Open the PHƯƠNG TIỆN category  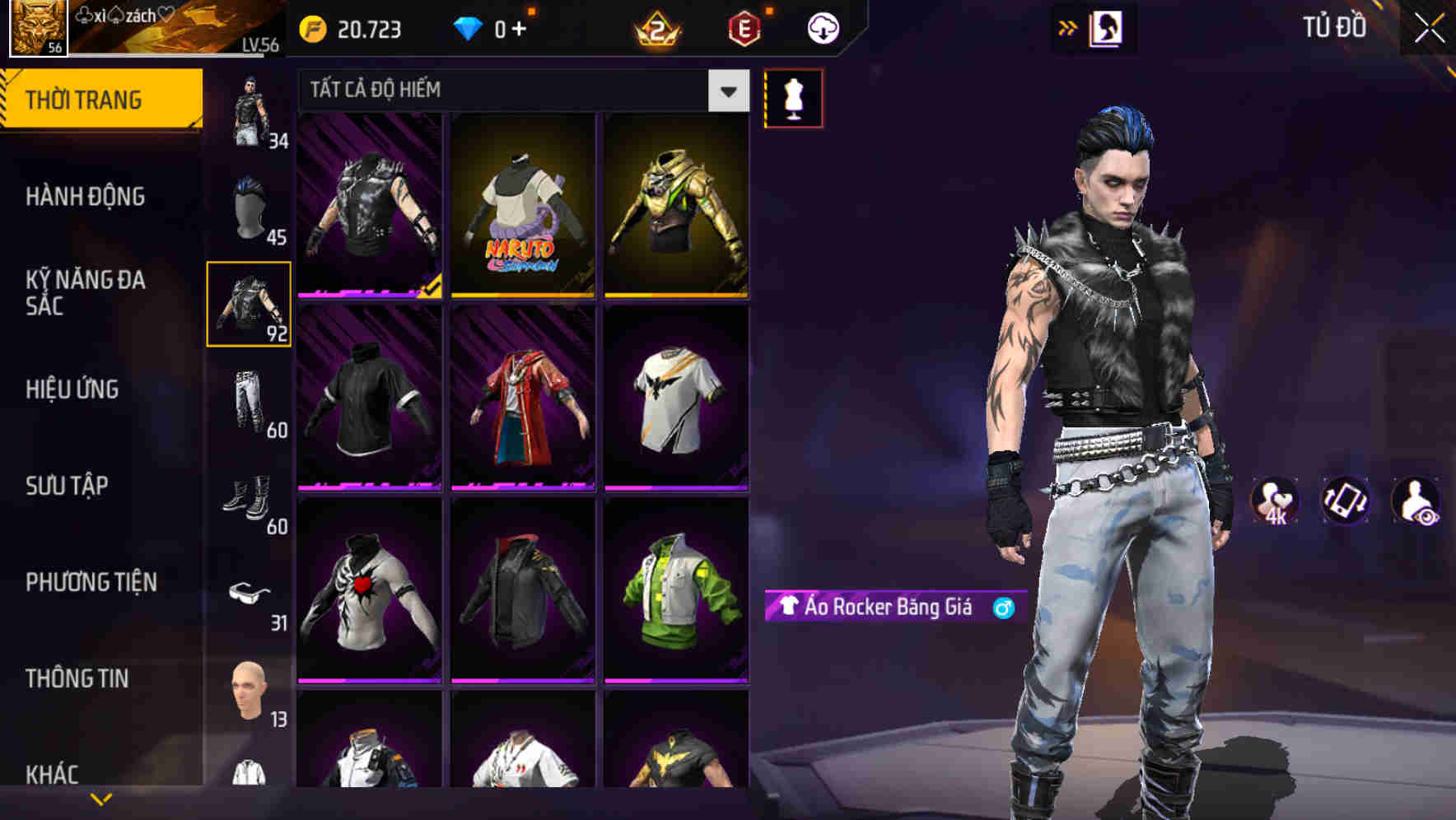click(91, 581)
